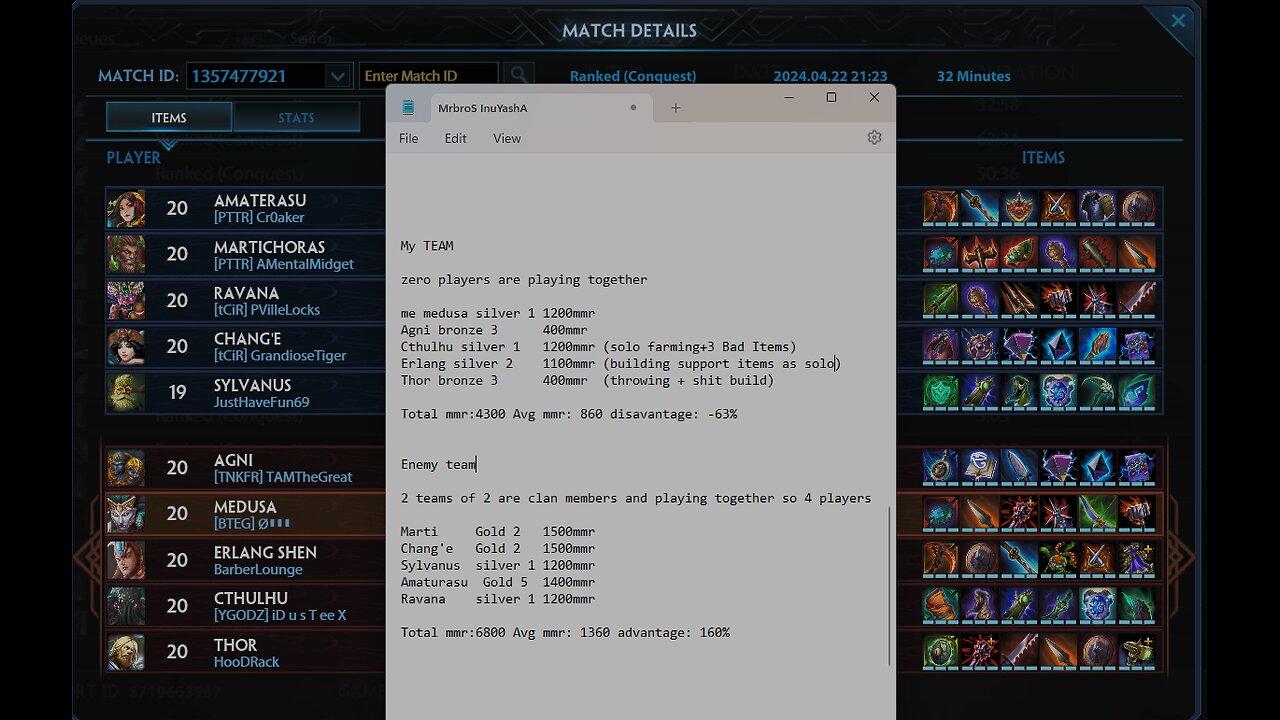Open a new Notepad tab
Viewport: 1280px width, 720px height.
coord(676,107)
